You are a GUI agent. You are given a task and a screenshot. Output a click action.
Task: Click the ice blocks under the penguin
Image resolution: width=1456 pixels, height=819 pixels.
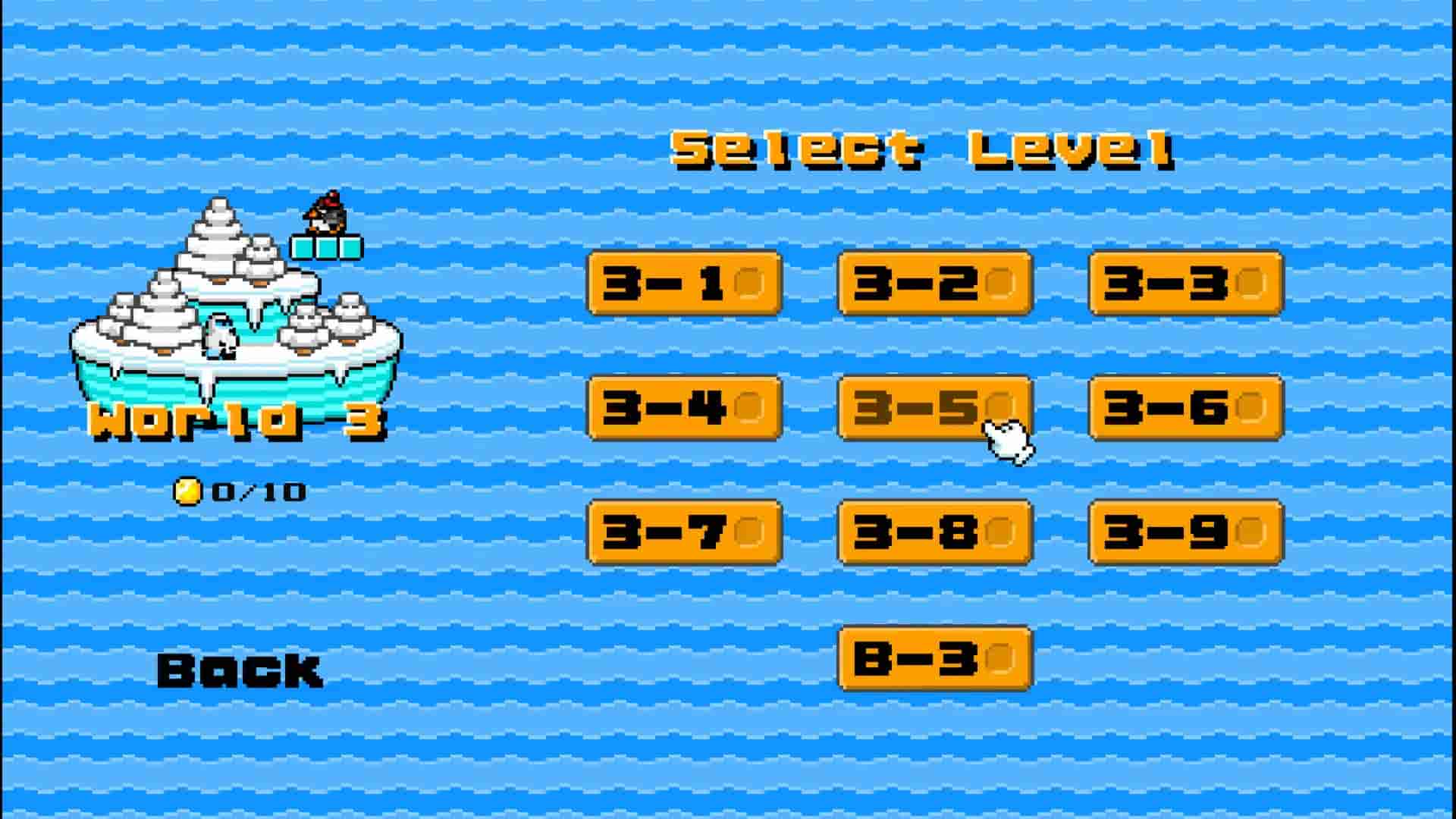coord(326,249)
